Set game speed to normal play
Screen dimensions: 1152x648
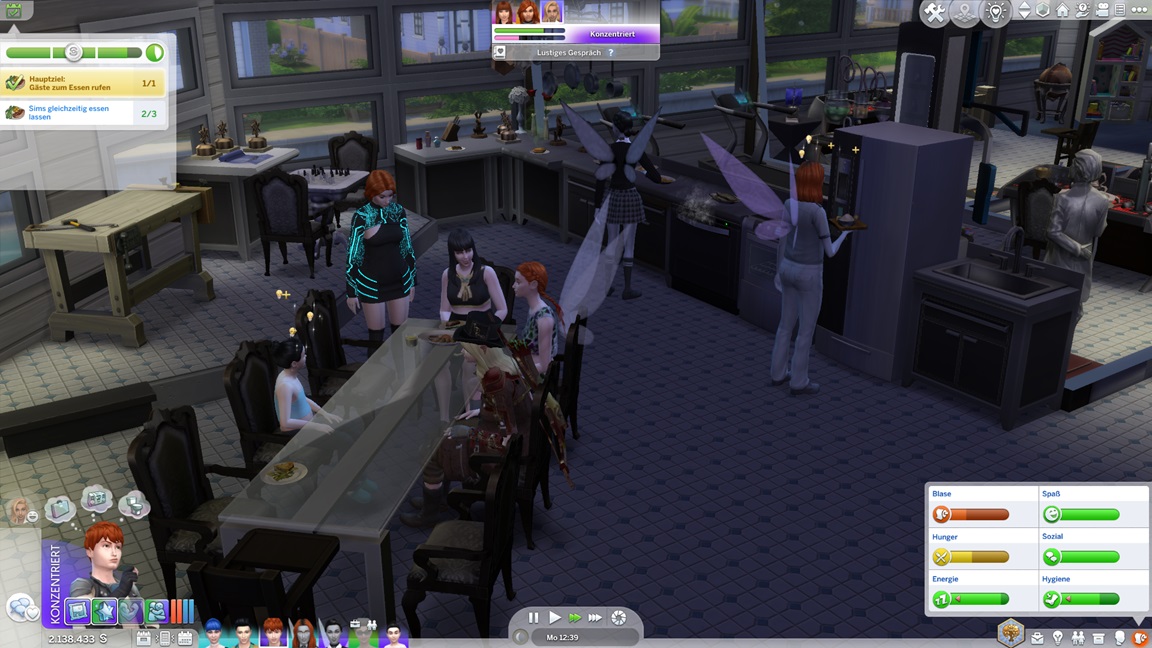[x=554, y=618]
